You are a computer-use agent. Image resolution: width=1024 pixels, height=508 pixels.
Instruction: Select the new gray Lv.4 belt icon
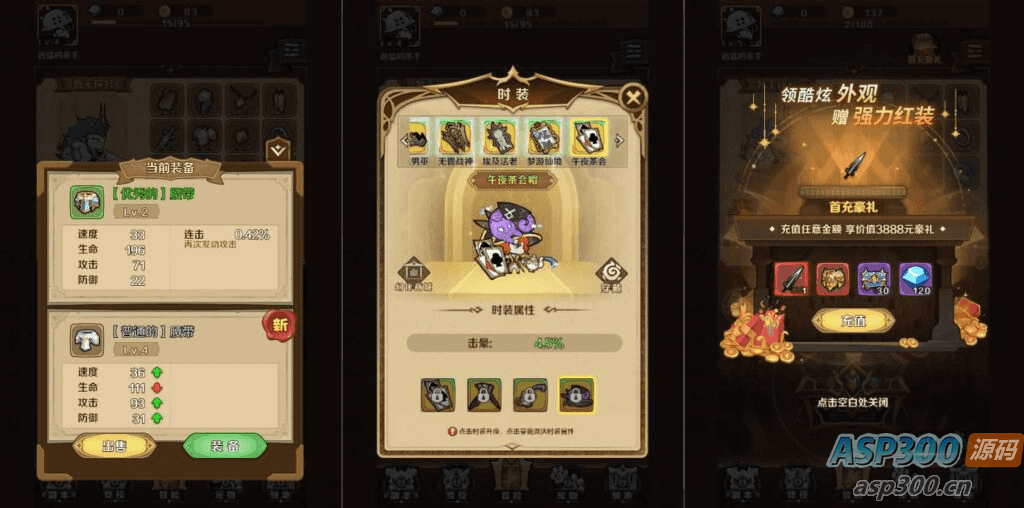[86, 339]
